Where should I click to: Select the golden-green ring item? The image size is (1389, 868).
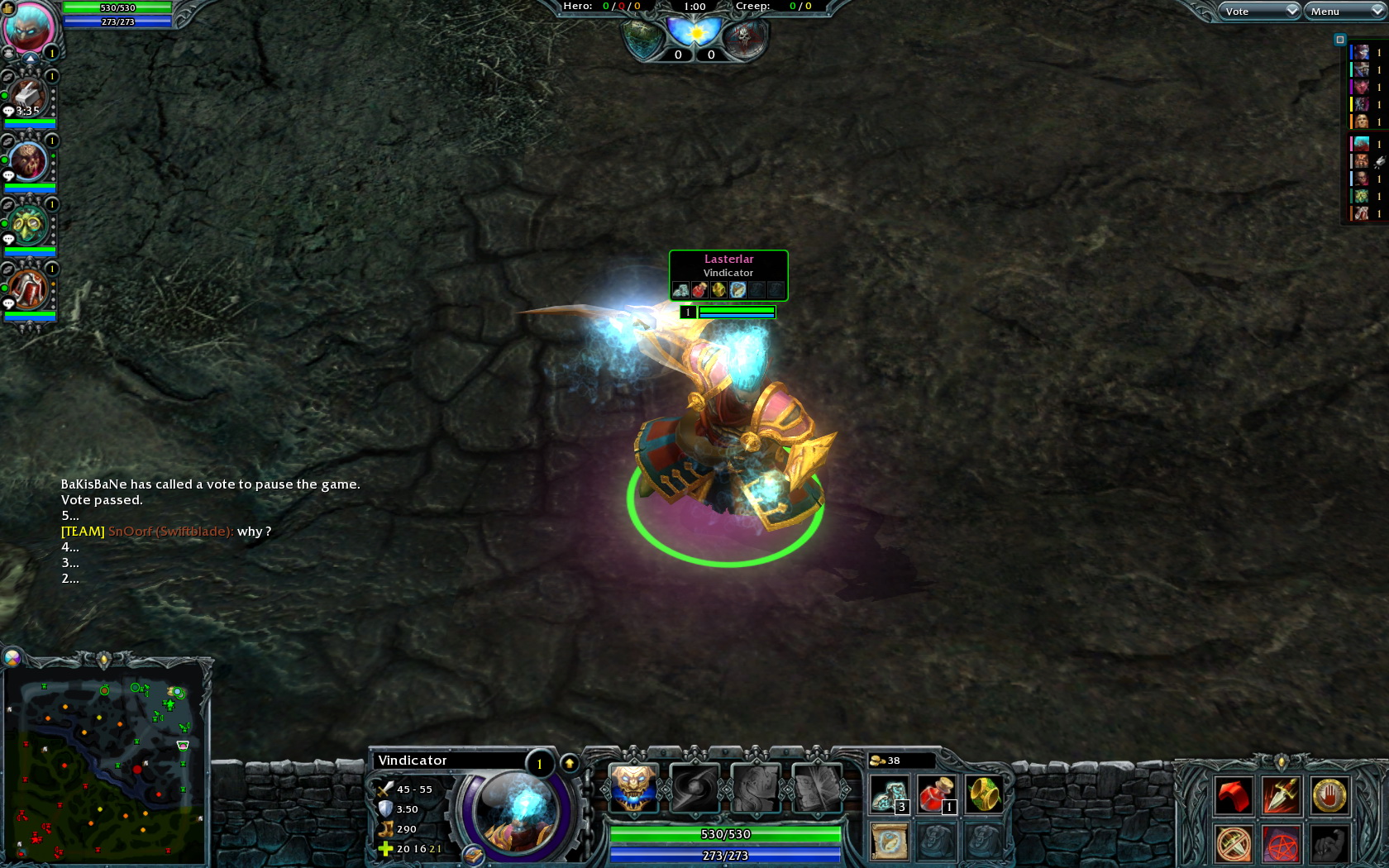pyautogui.click(x=983, y=795)
